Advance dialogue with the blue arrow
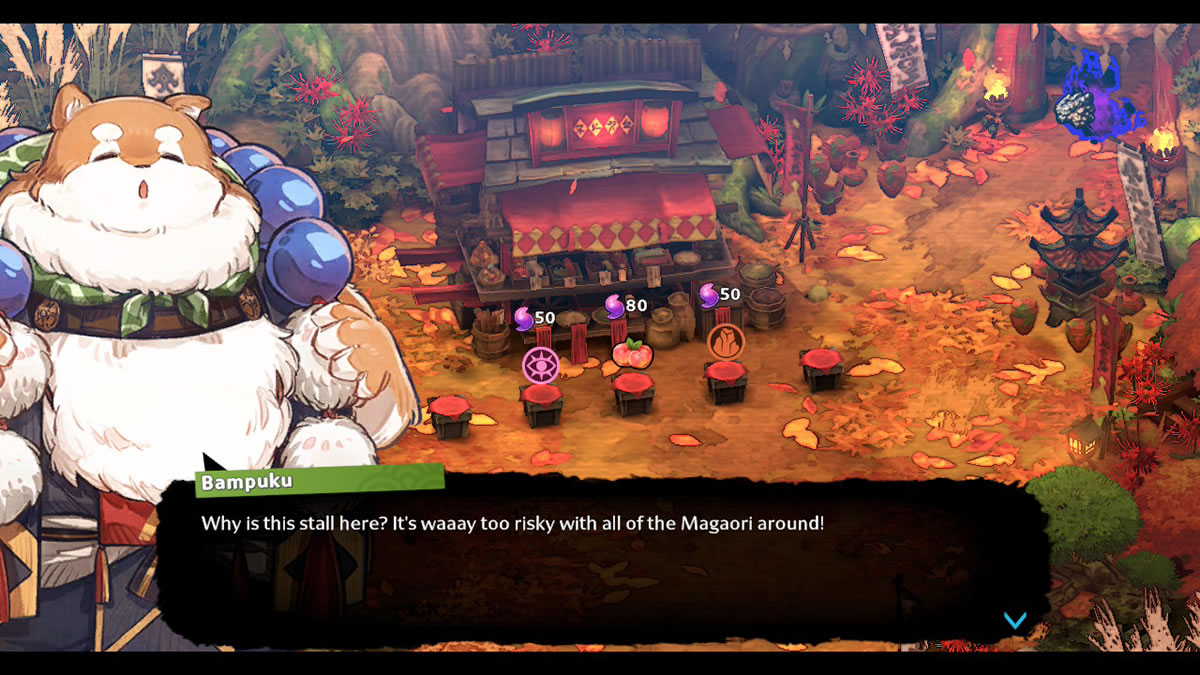1200x675 pixels. 1014,620
